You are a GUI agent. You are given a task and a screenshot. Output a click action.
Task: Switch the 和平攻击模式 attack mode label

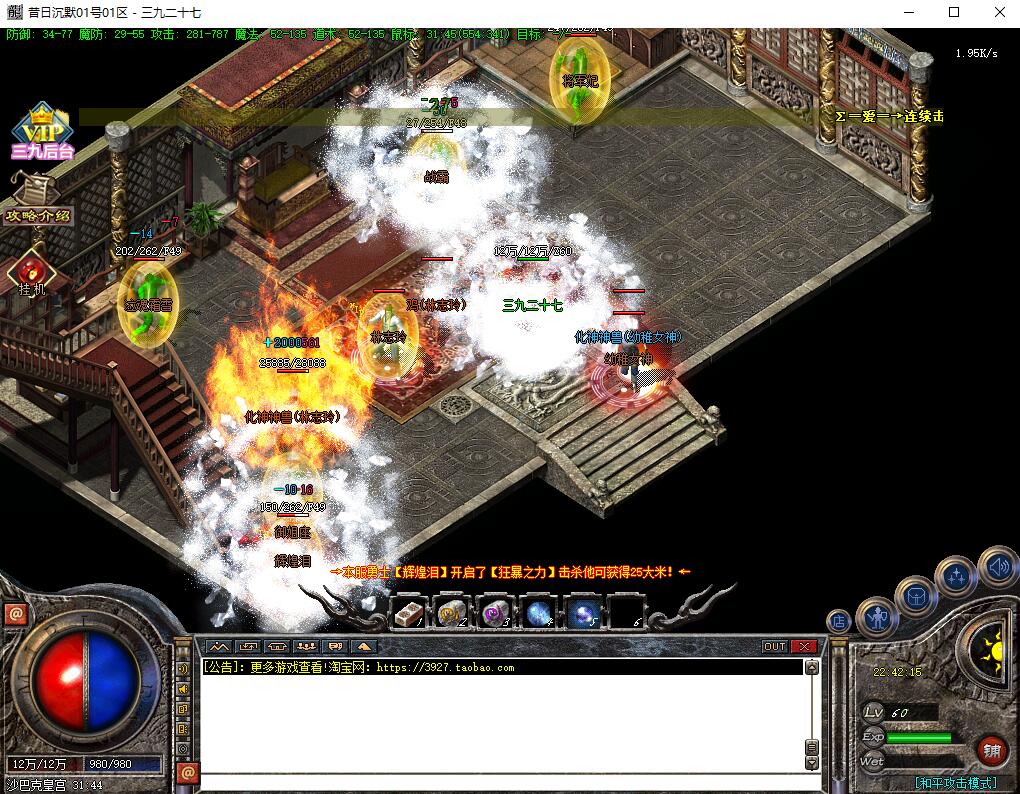coord(955,783)
